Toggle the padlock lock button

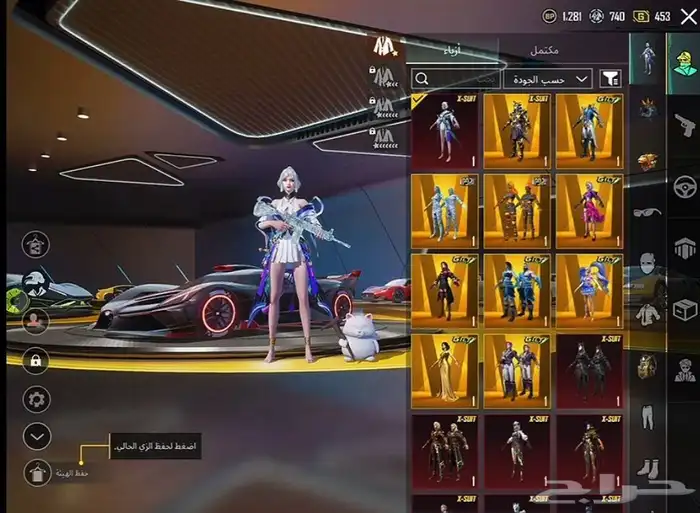click(x=37, y=361)
